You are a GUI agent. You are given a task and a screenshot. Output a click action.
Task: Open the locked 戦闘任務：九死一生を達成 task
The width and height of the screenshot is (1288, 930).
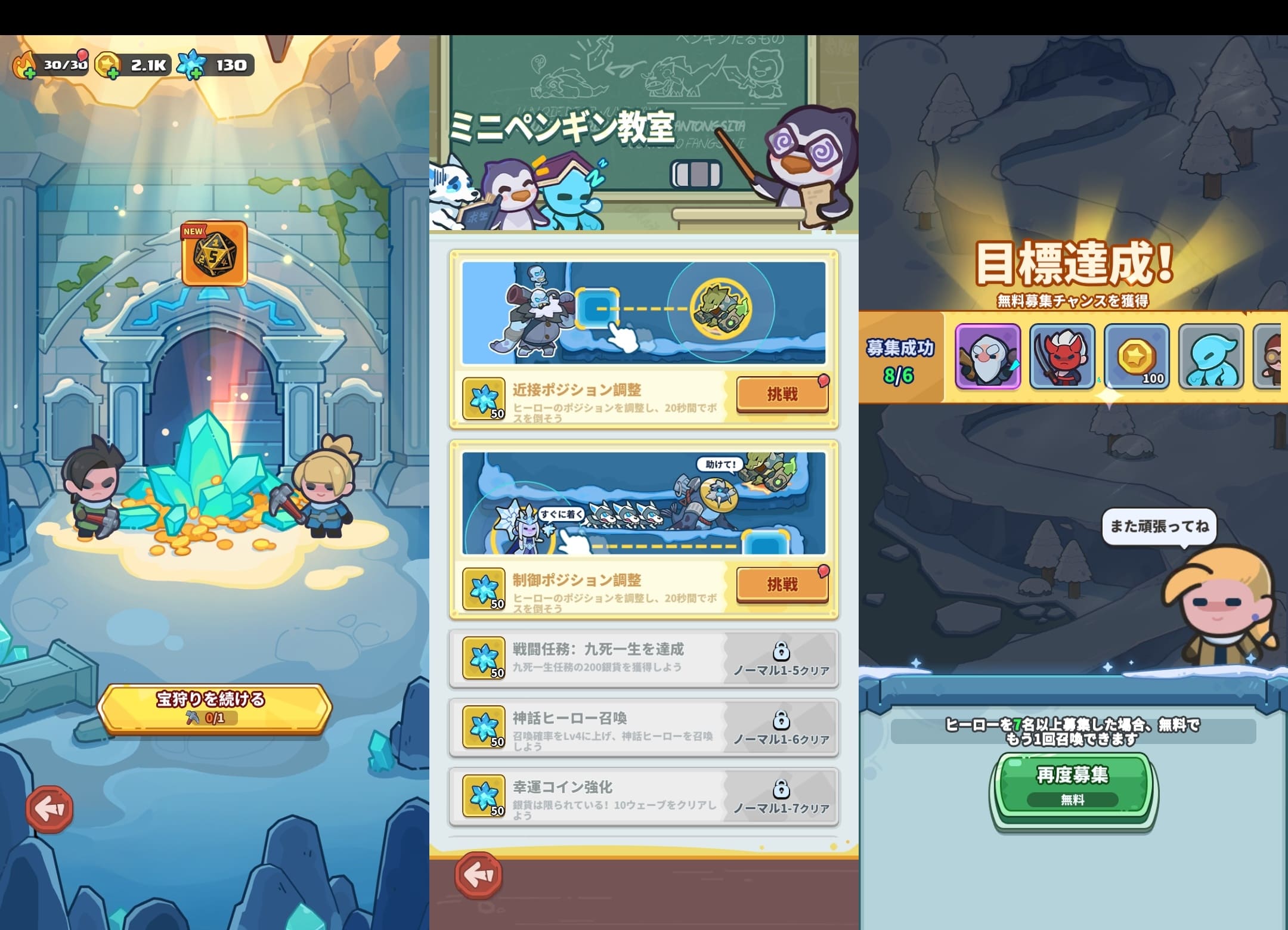[x=641, y=659]
